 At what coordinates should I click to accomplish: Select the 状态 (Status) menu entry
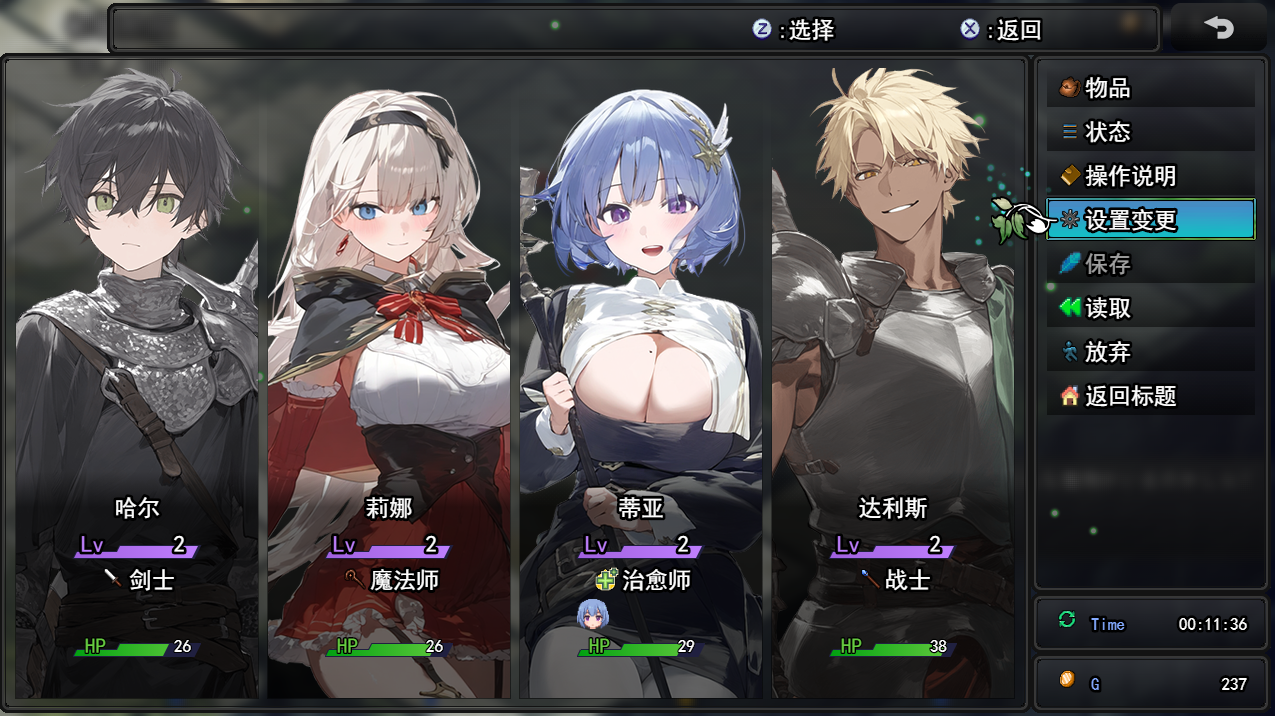tap(1150, 132)
